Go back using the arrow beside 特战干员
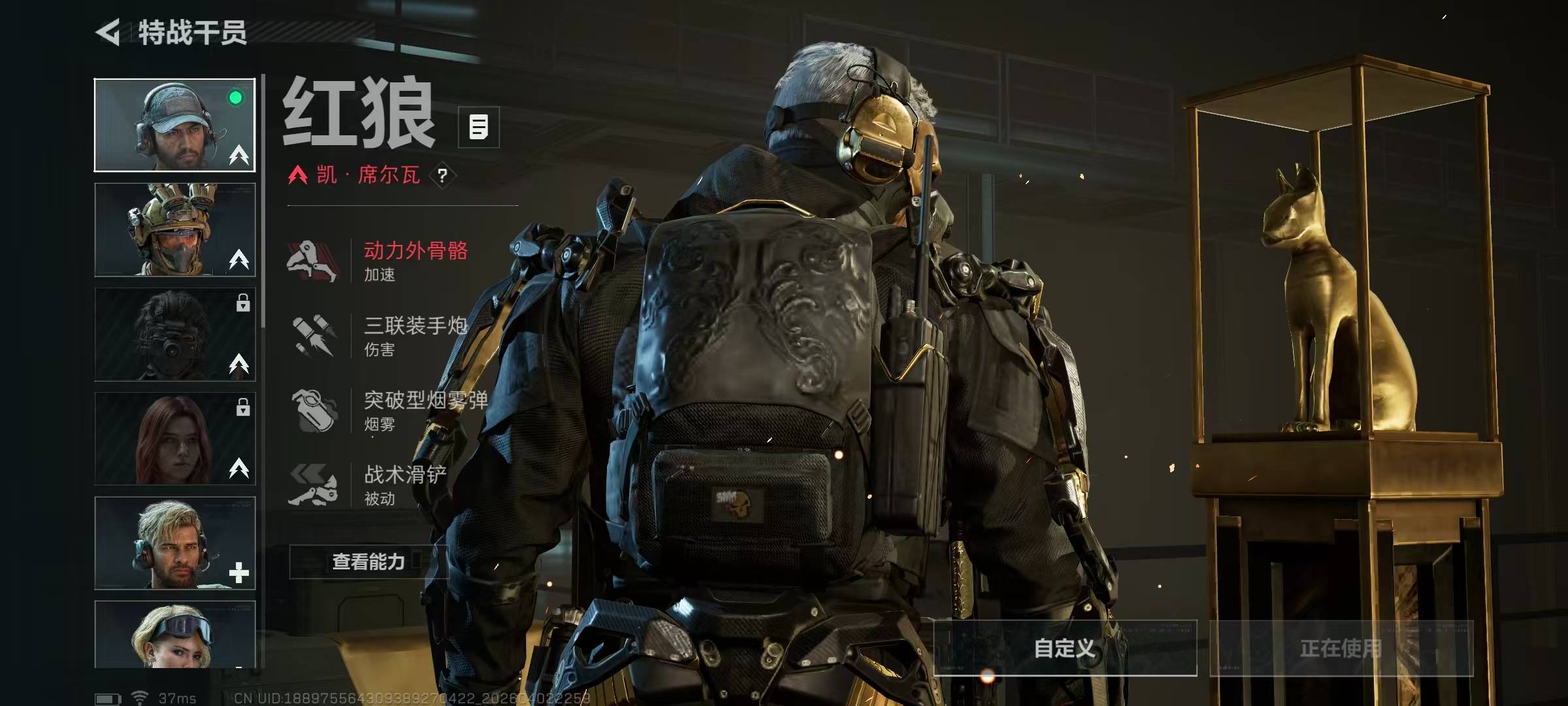1568x706 pixels. coord(108,32)
